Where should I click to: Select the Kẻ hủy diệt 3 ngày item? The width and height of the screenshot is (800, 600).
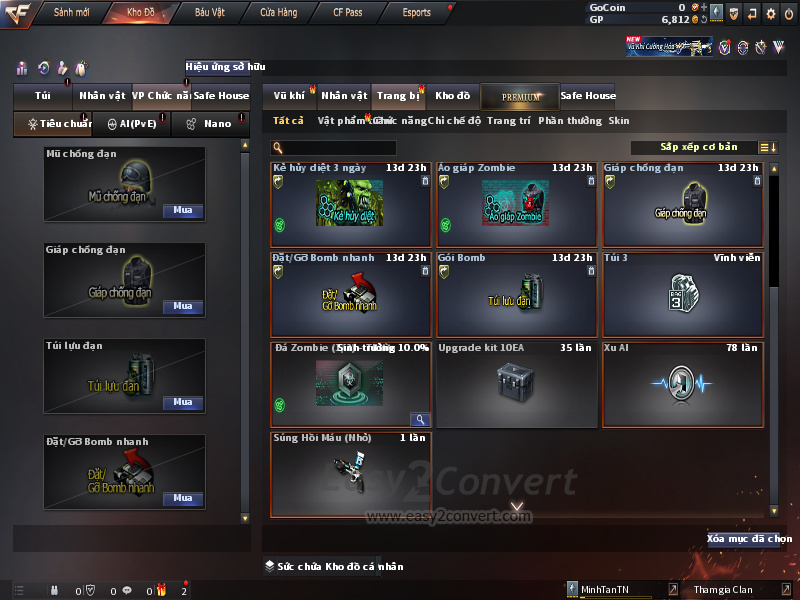[351, 205]
